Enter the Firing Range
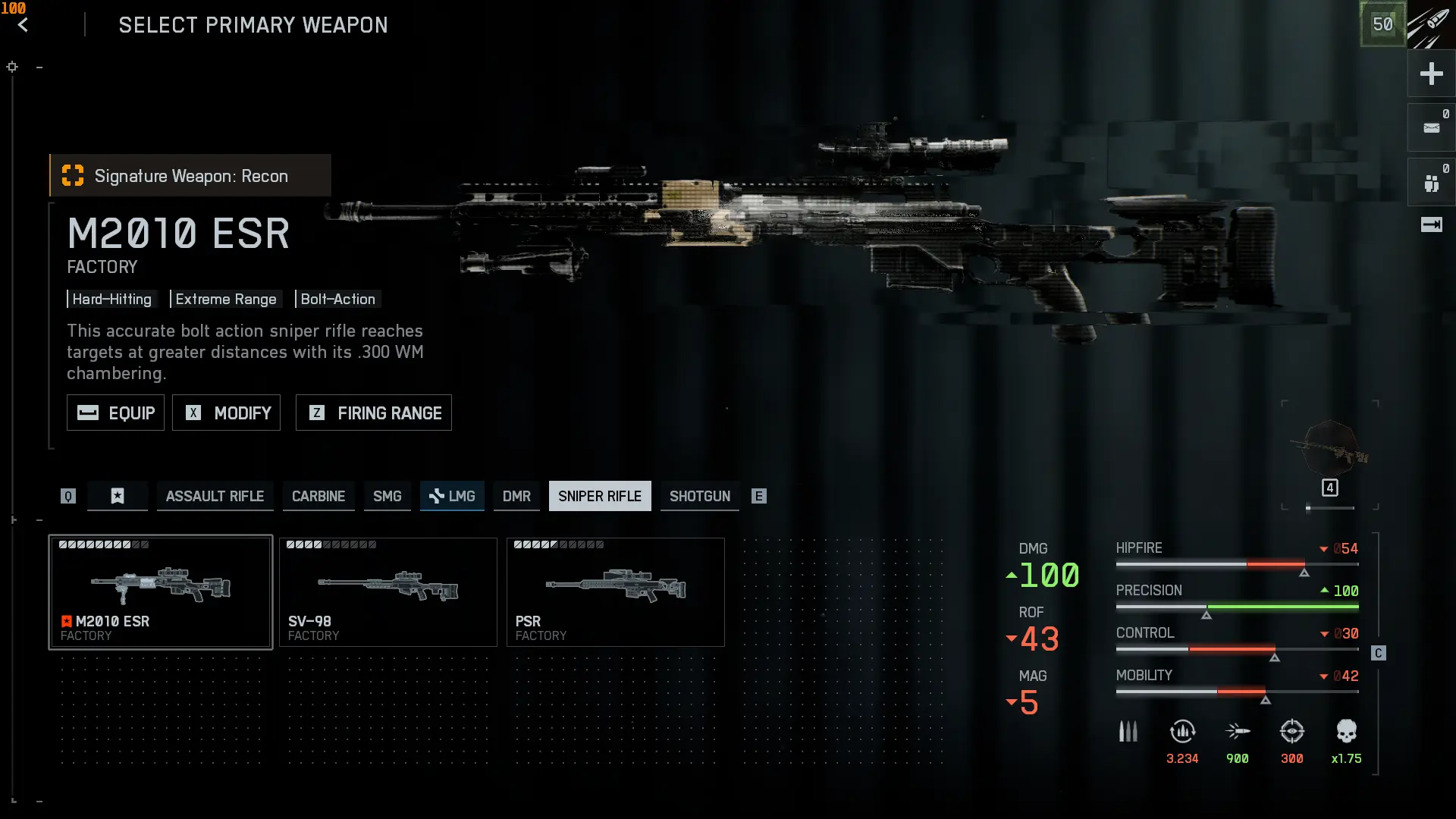The width and height of the screenshot is (1456, 819). [374, 413]
